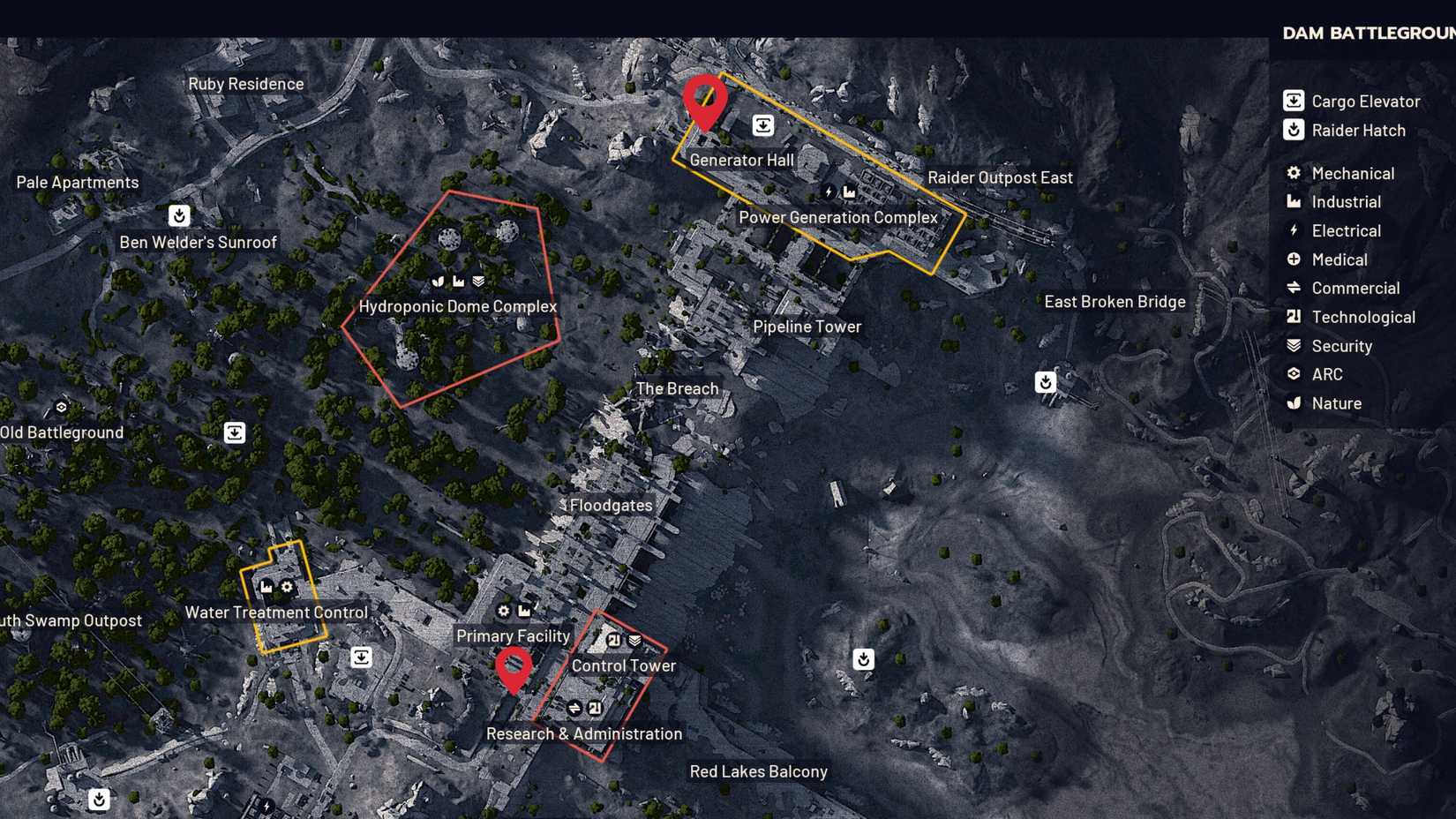Click cargo elevator icon near Old Battleground
1456x819 pixels.
click(x=234, y=432)
